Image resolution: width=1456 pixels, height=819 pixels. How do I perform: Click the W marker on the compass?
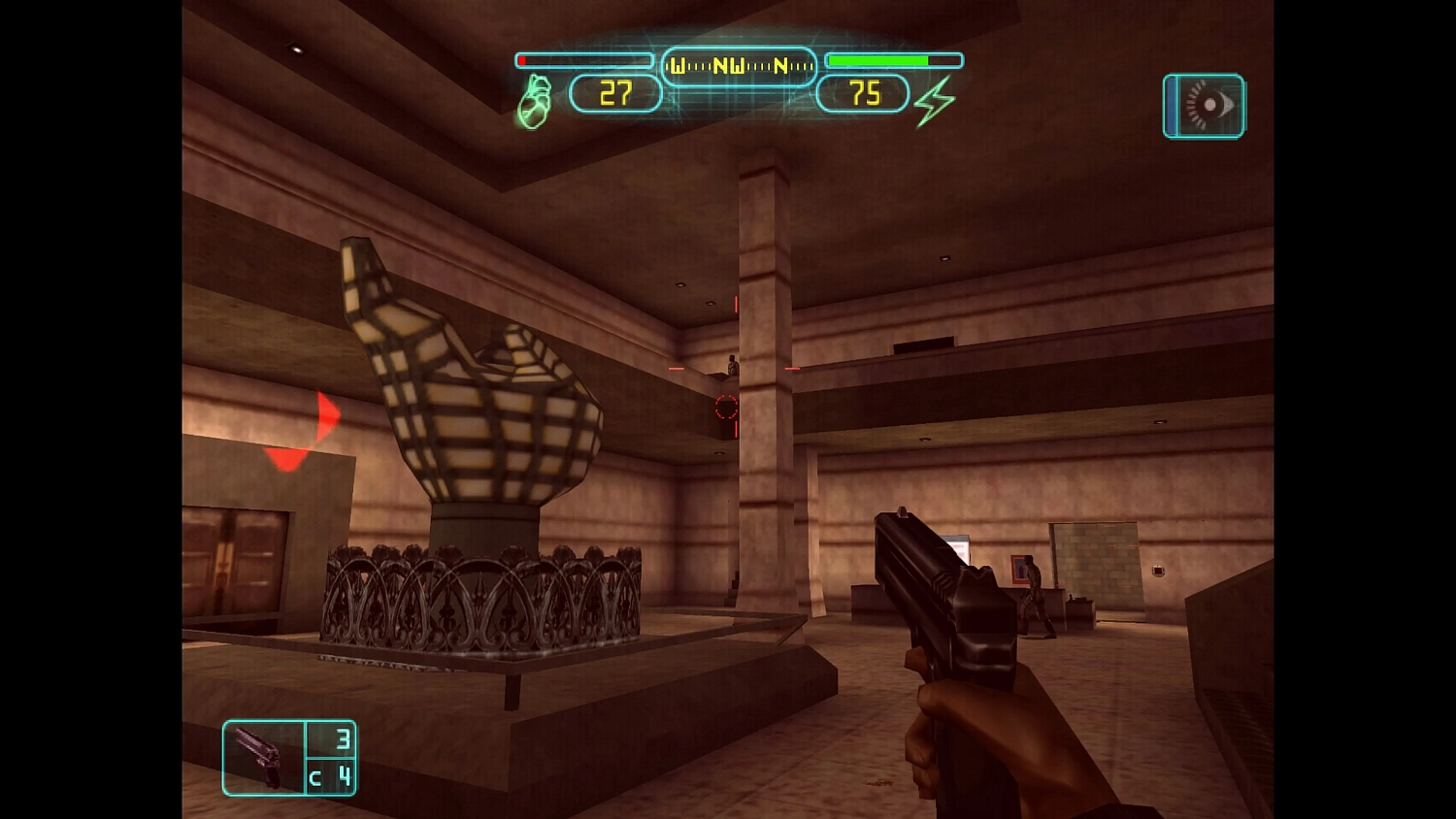[678, 67]
